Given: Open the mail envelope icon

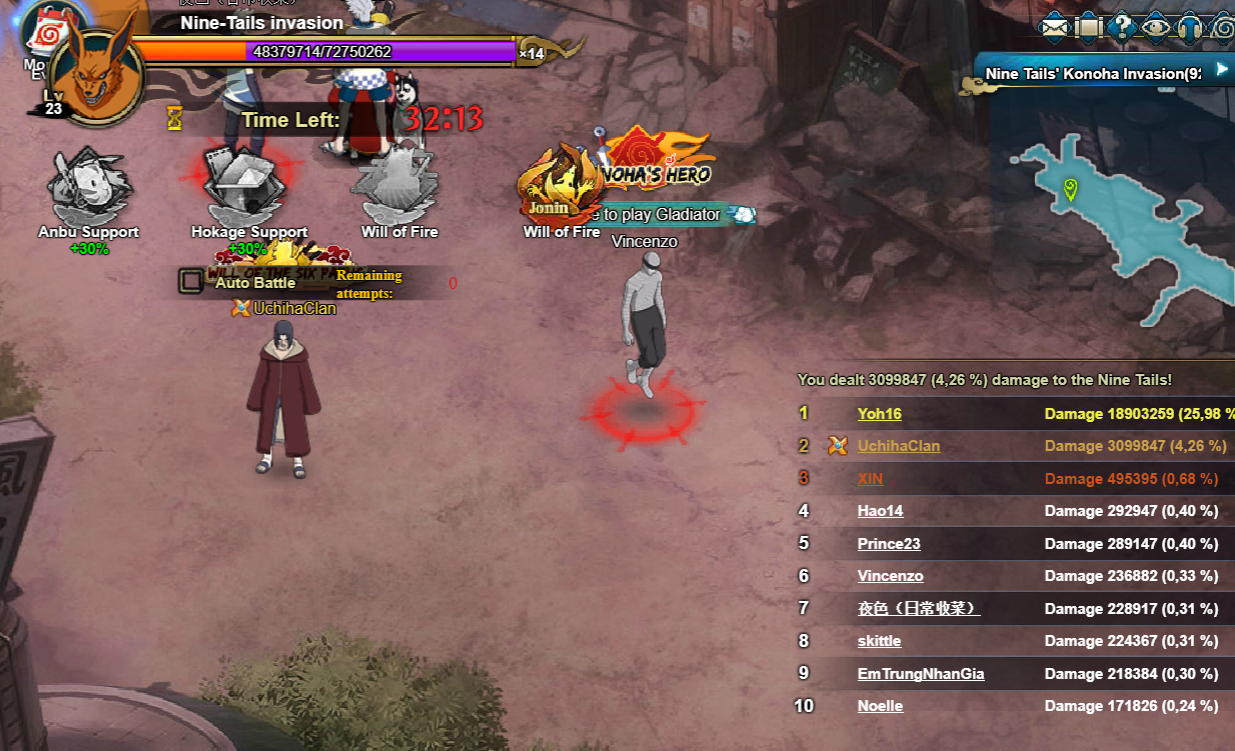Looking at the screenshot, I should coord(1055,27).
